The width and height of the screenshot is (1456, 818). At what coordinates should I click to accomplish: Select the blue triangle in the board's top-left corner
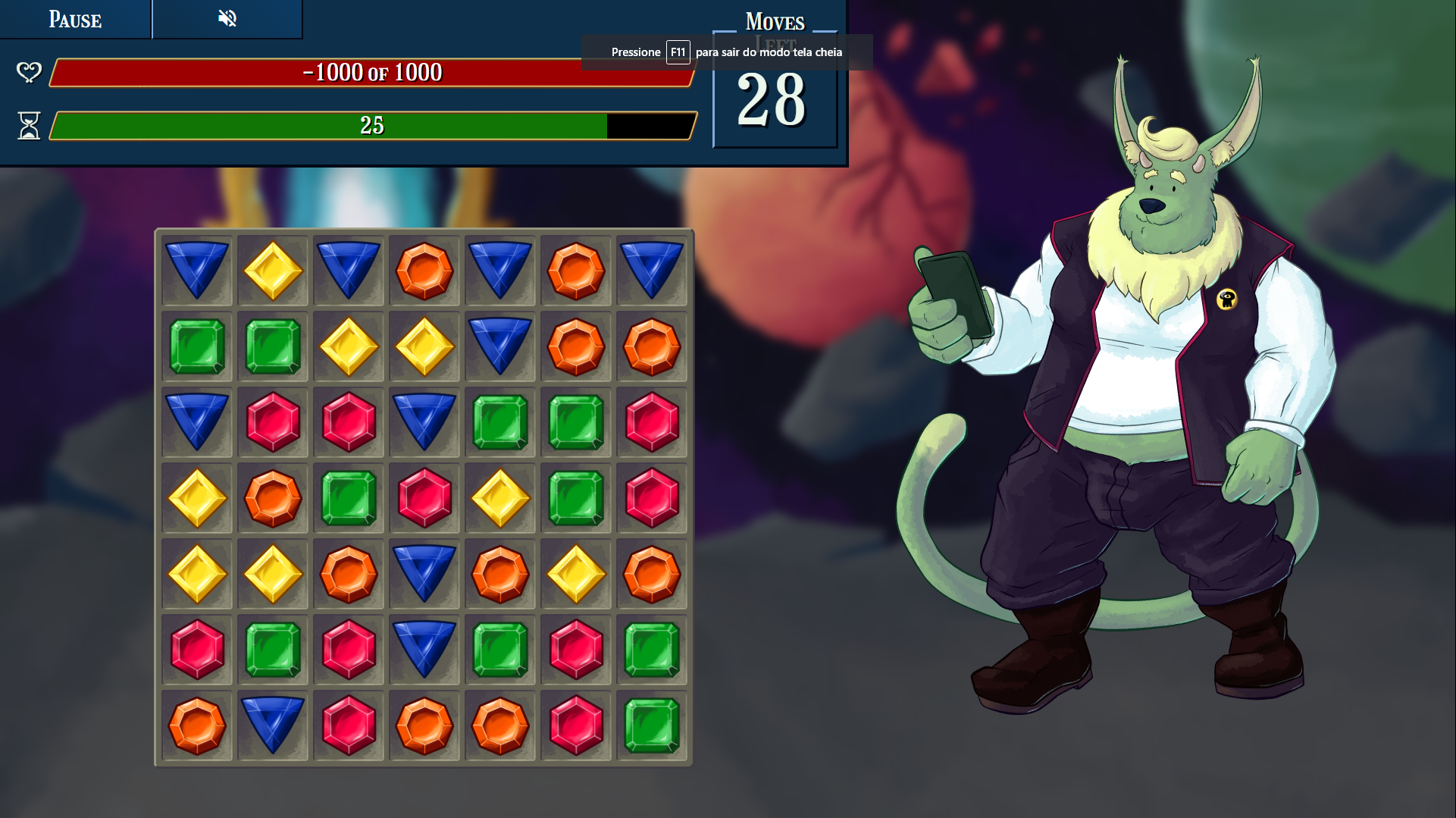click(x=197, y=269)
